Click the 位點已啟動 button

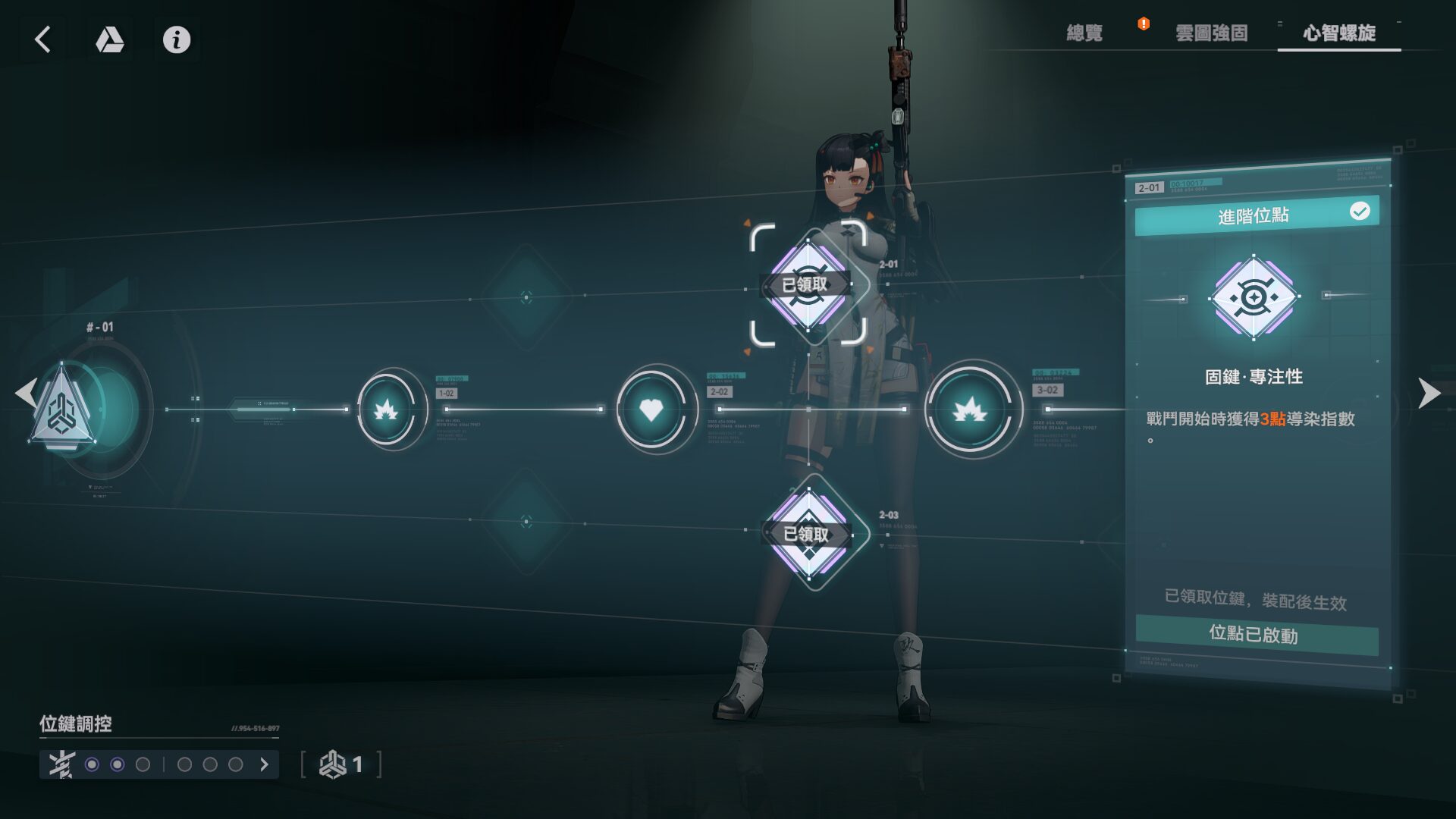(x=1256, y=635)
